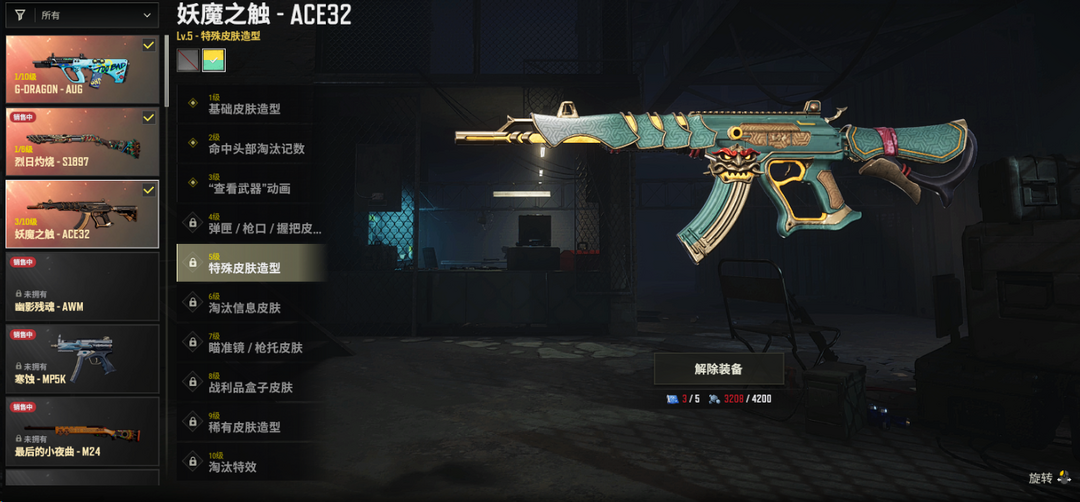View the 幽影残魂 - AWM skin
Image resolution: width=1080 pixels, height=502 pixels.
pyautogui.click(x=82, y=285)
